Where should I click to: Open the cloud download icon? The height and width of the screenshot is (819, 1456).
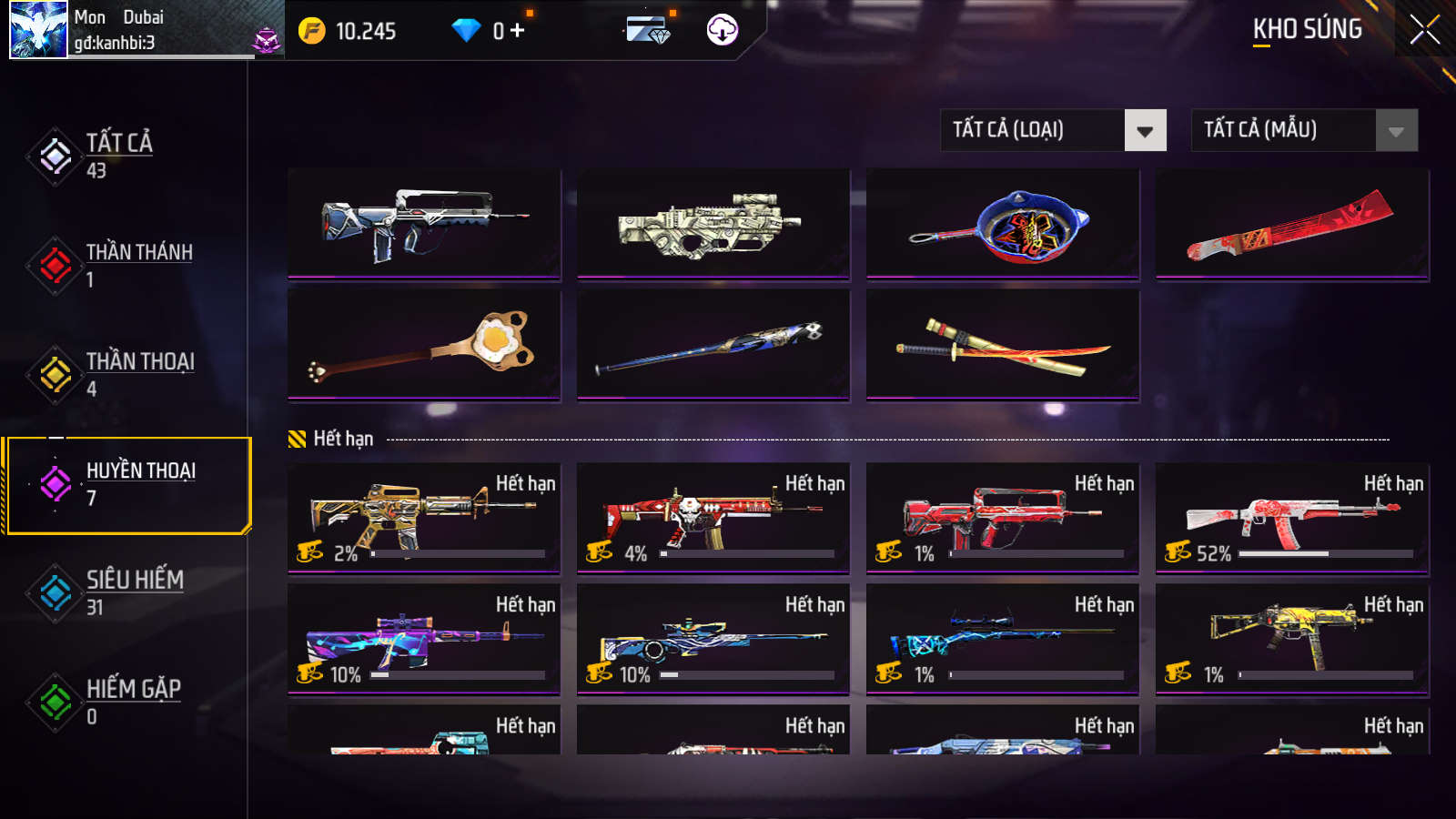pyautogui.click(x=723, y=30)
